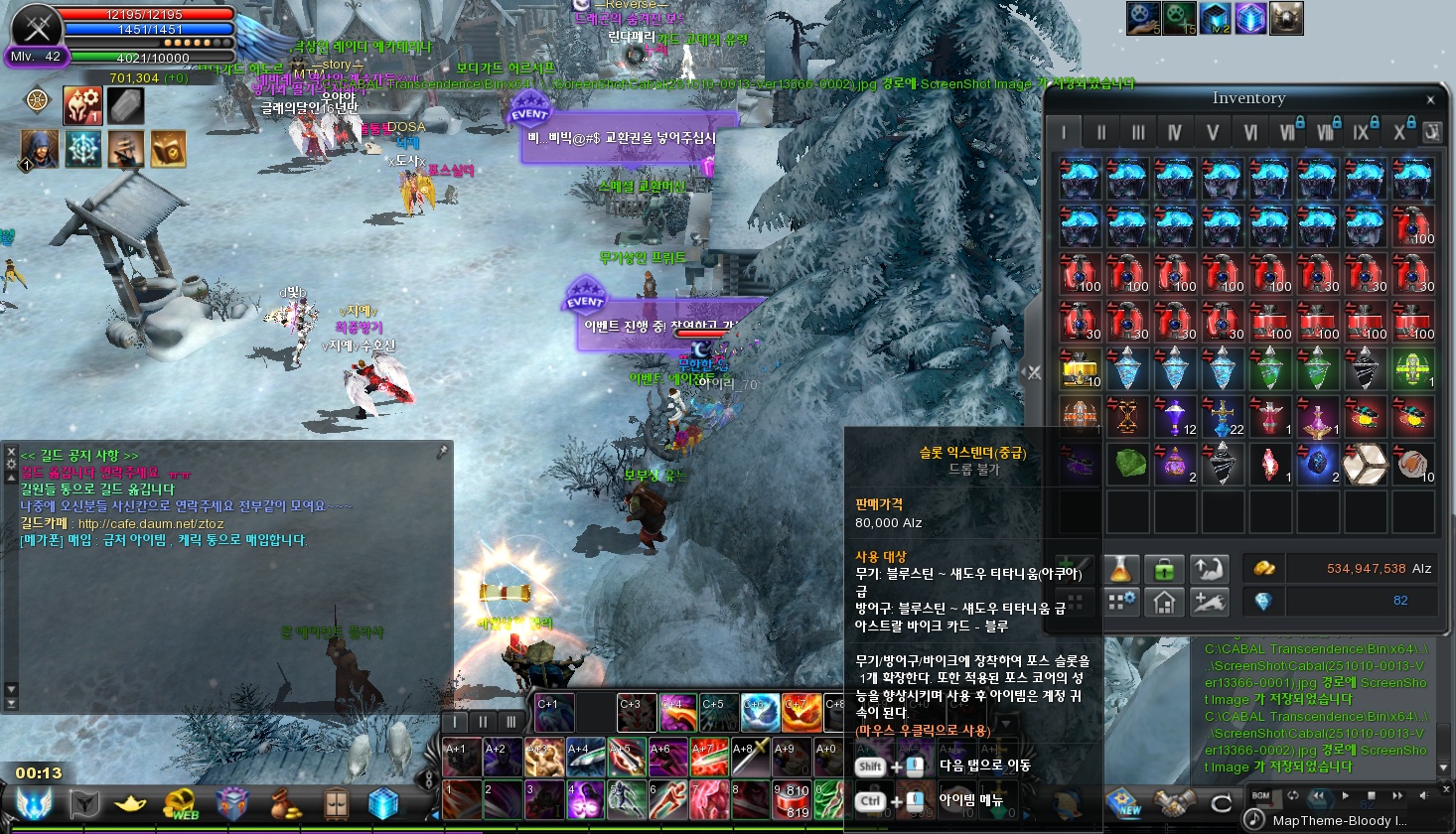1456x834 pixels.
Task: Click the orange flask button in inventory
Action: click(x=1120, y=569)
